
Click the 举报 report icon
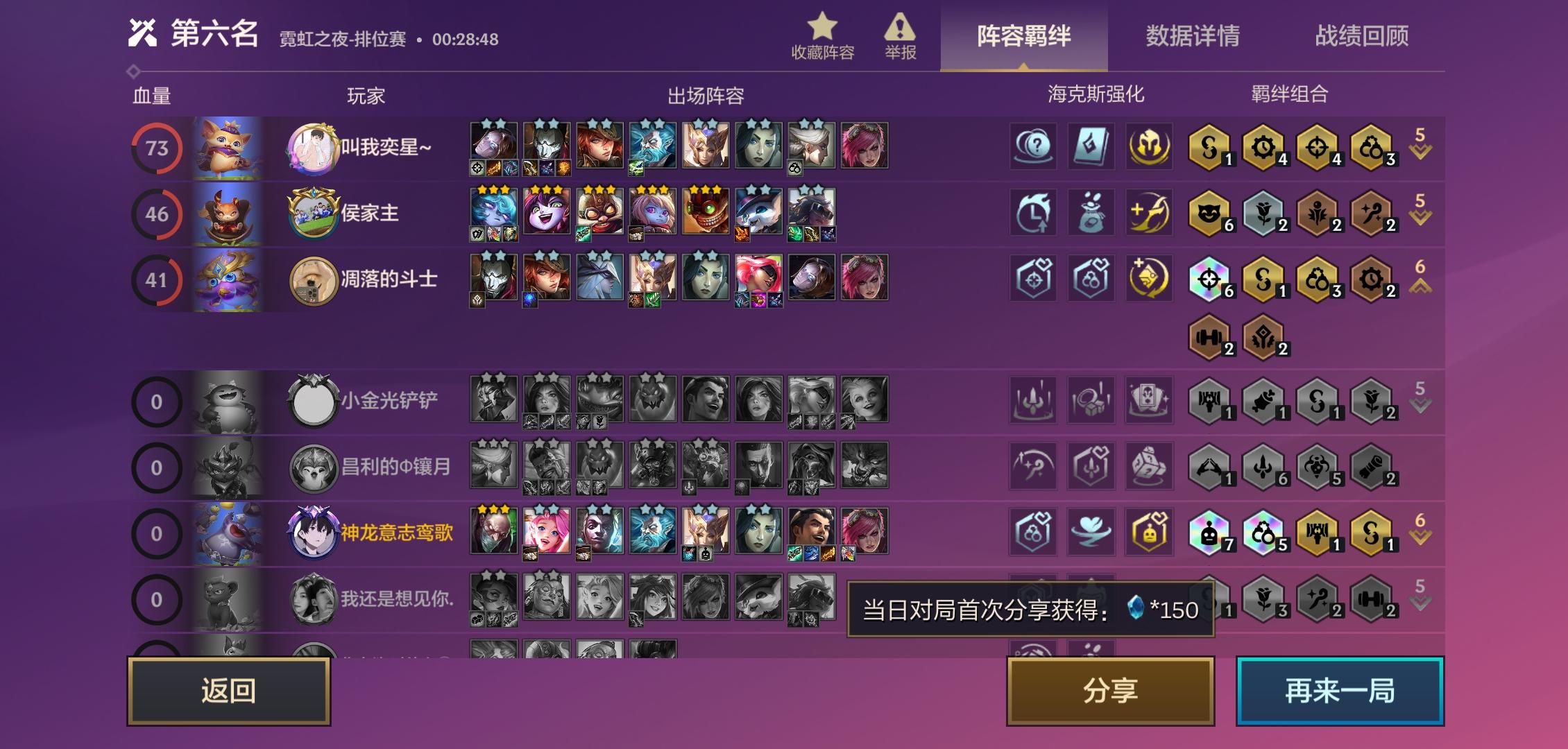coord(901,31)
